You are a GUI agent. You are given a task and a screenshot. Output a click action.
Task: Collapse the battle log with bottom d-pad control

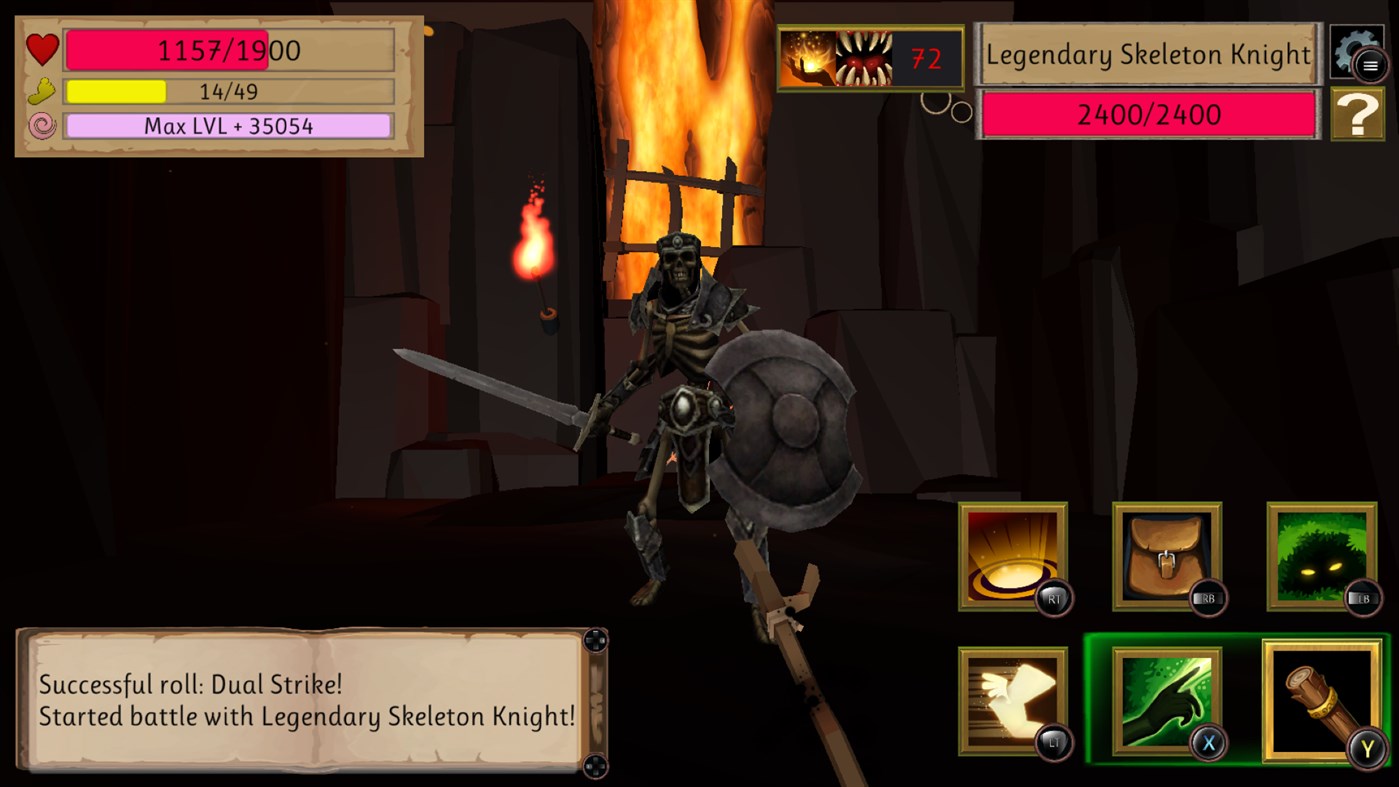click(597, 765)
